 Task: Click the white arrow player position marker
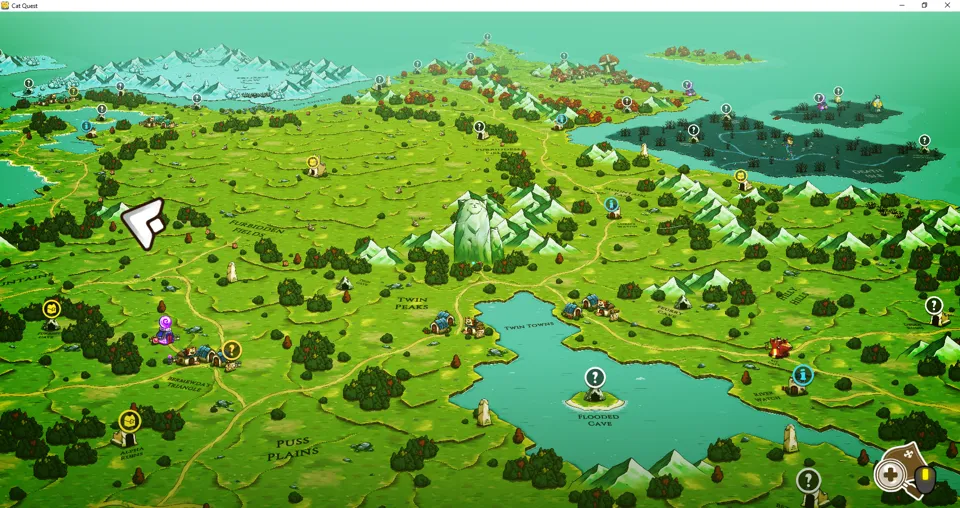144,222
